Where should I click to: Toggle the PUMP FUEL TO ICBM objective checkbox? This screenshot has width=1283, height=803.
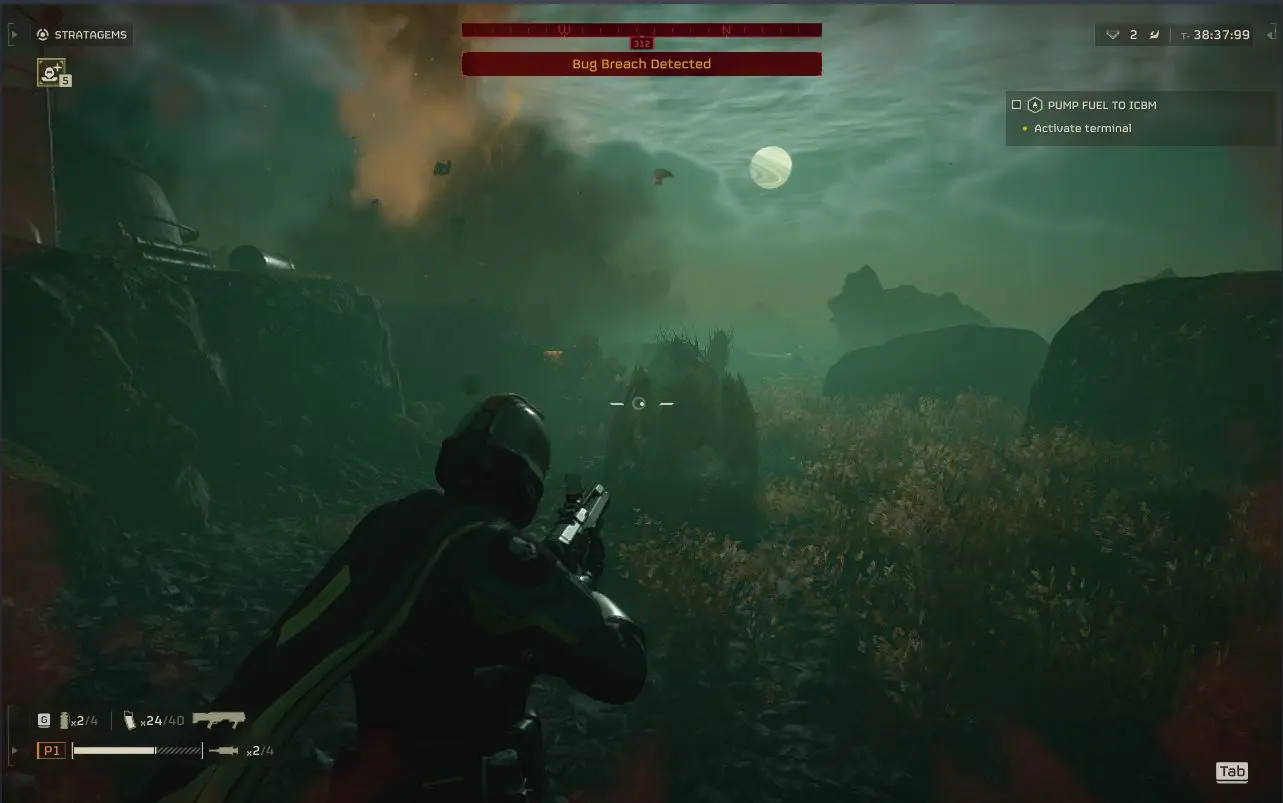point(1014,104)
